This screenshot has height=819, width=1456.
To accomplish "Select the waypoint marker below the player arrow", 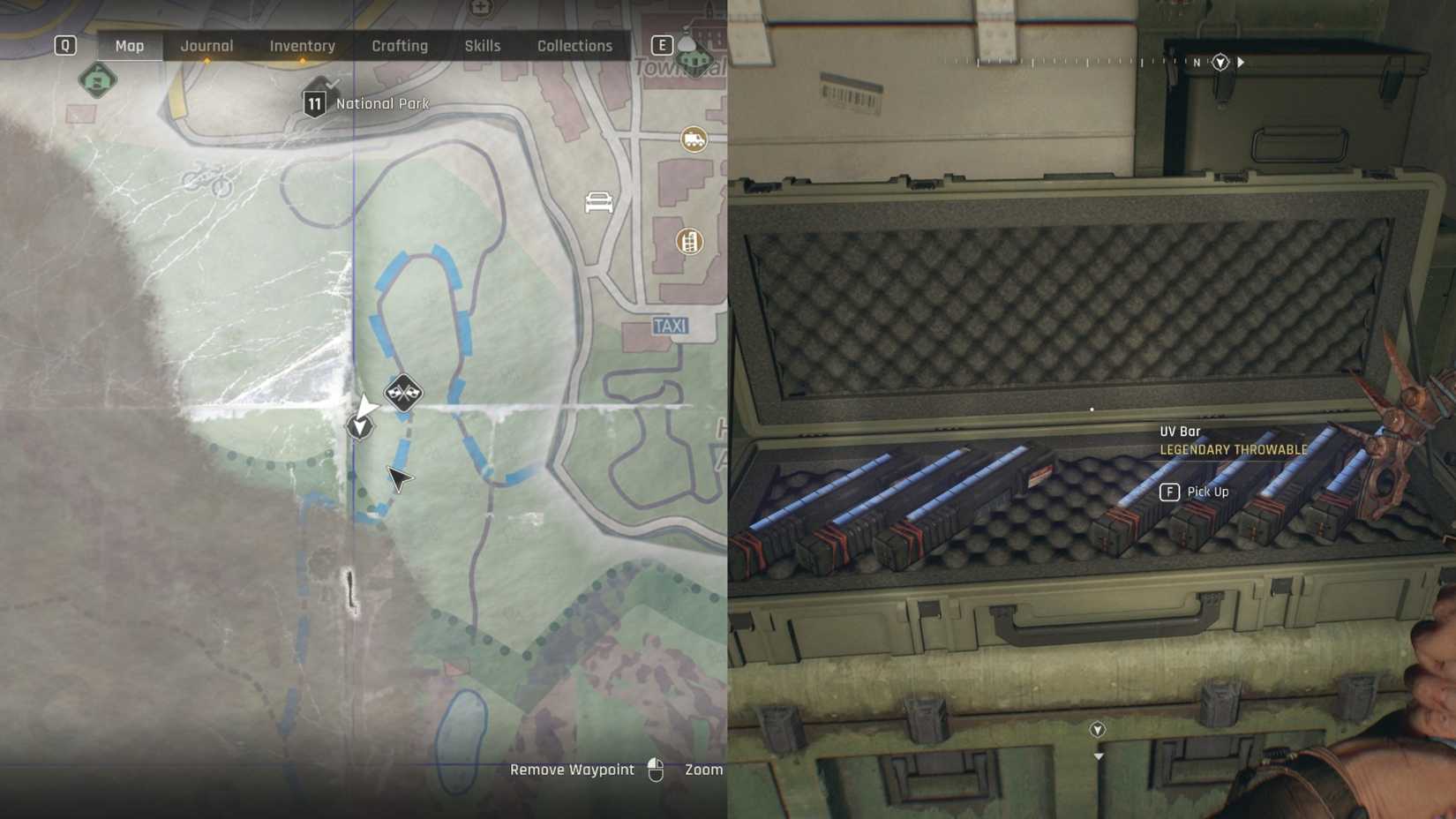I will click(359, 427).
